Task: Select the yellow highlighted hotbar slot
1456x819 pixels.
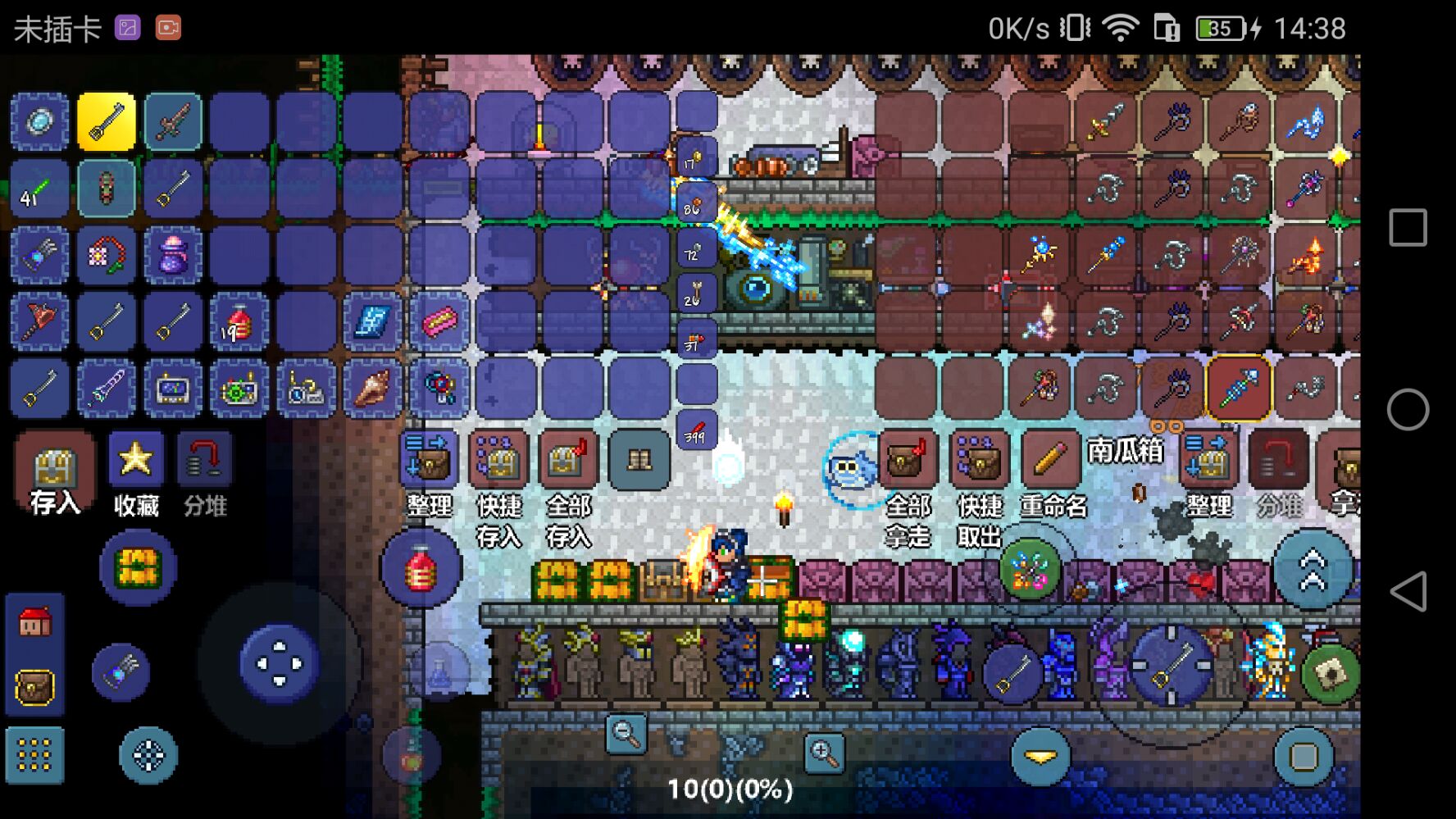Action: point(106,122)
